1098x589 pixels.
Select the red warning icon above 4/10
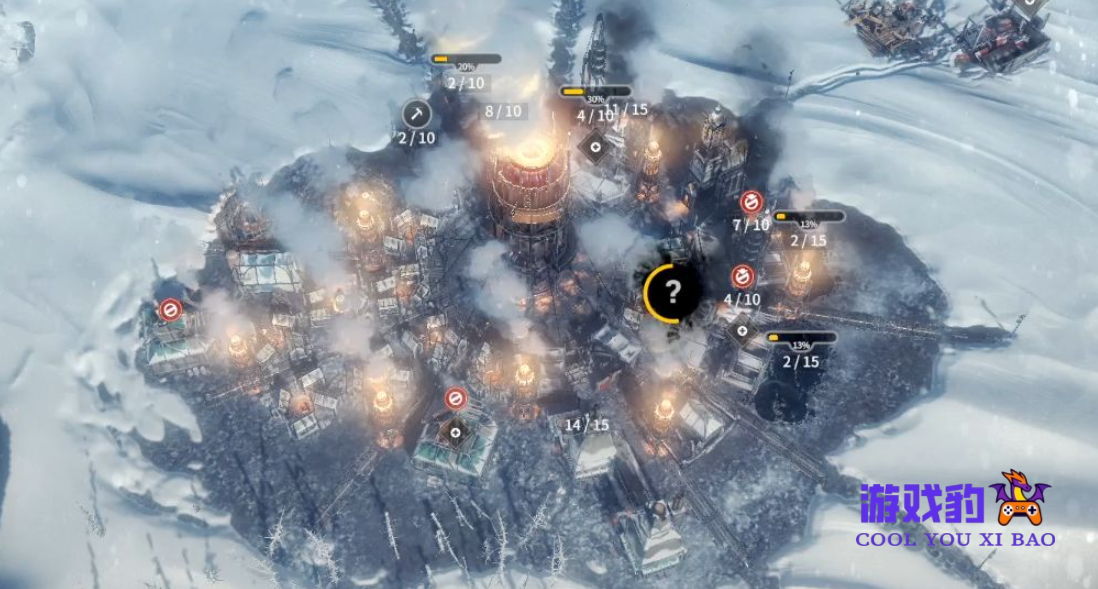(742, 276)
